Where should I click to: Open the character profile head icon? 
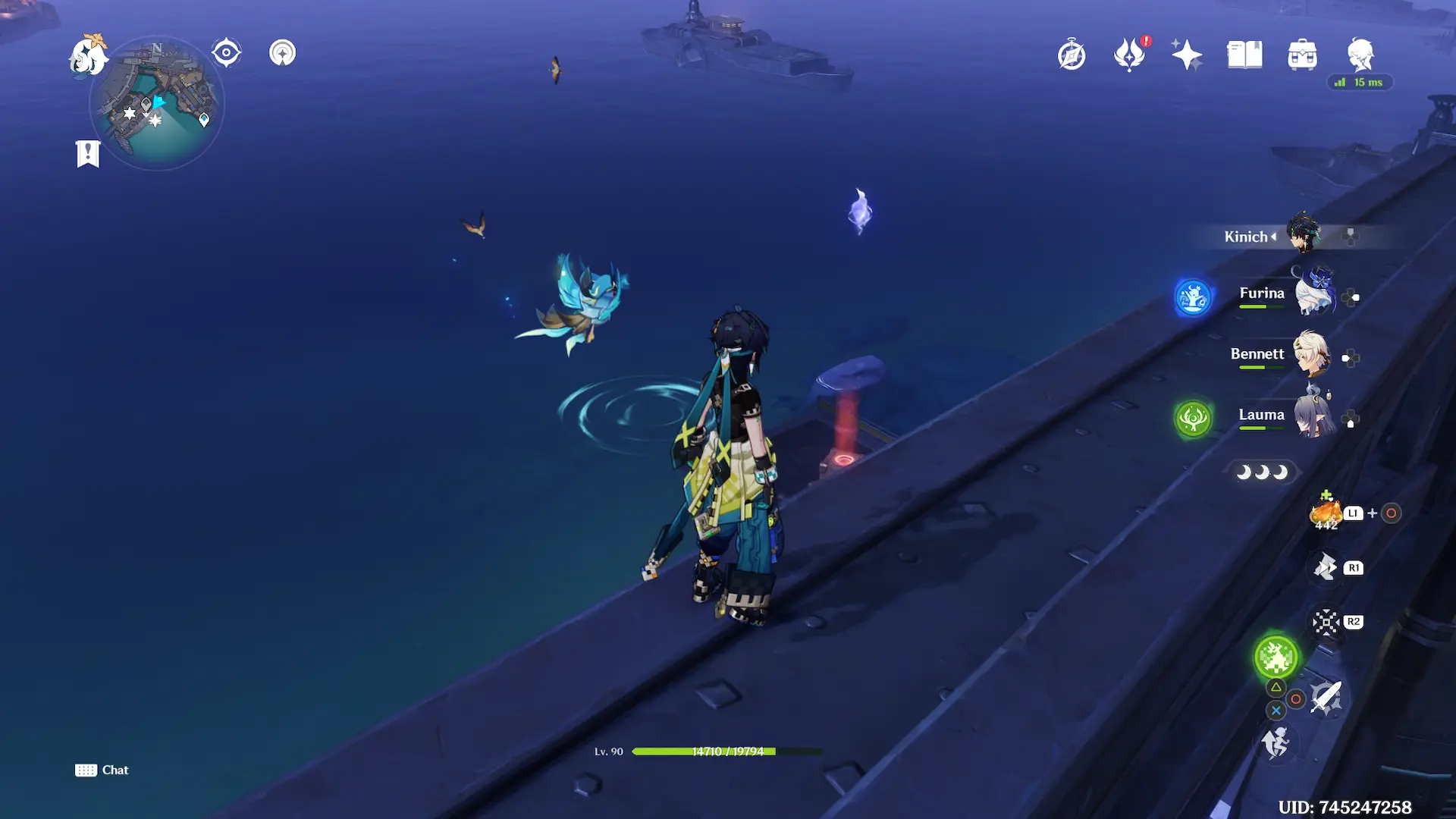pyautogui.click(x=1360, y=55)
